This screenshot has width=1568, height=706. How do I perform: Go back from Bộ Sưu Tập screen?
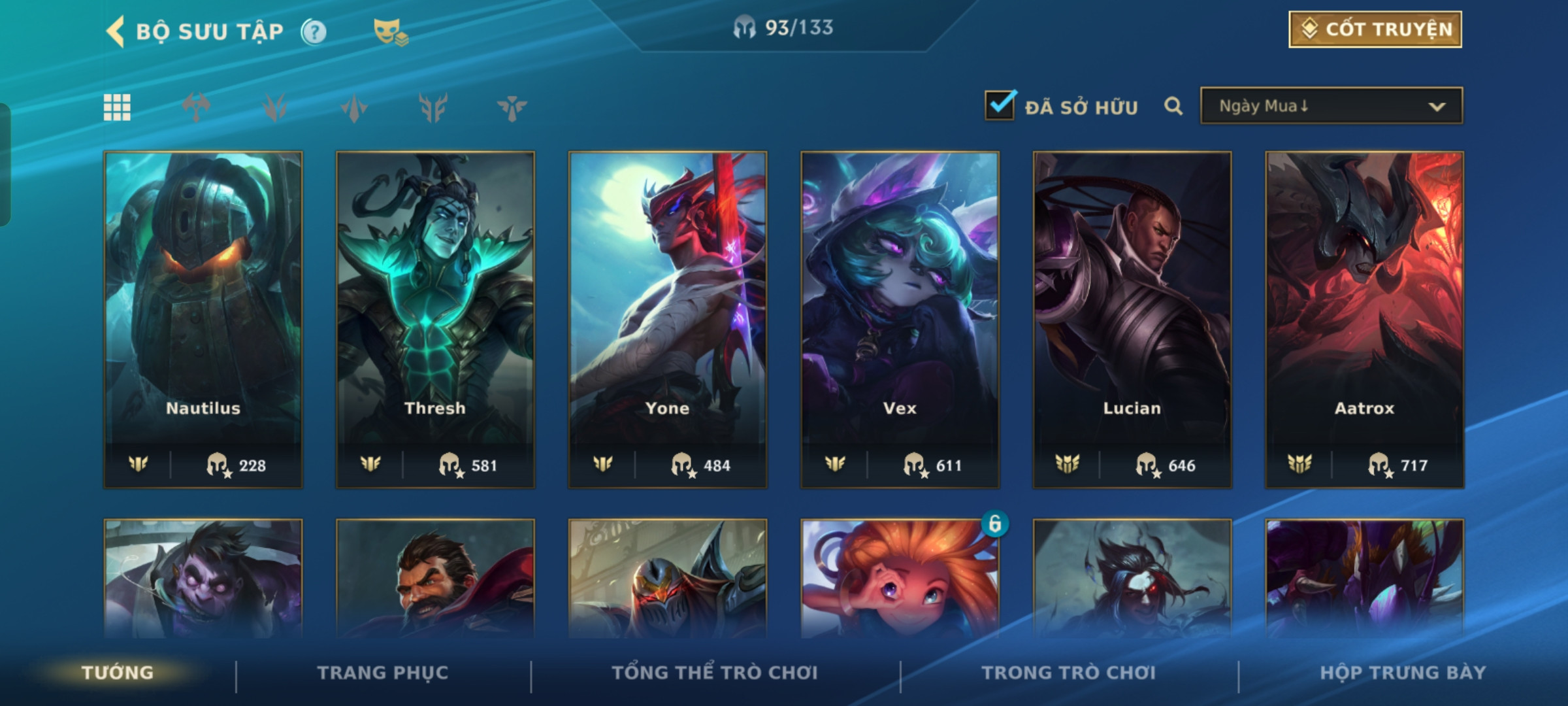pos(116,31)
